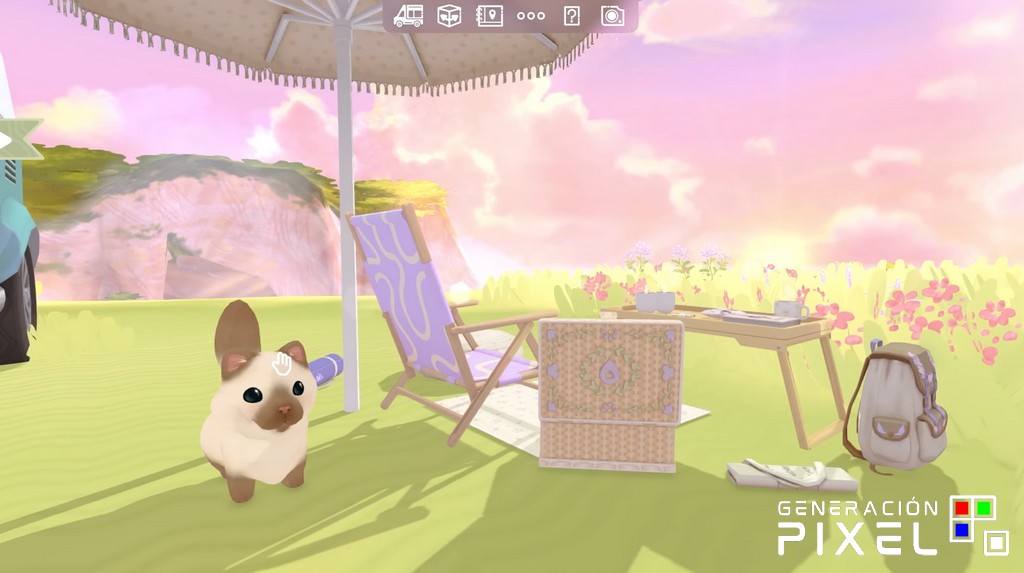Open the question mark help page
1024x573 pixels.
pos(572,15)
